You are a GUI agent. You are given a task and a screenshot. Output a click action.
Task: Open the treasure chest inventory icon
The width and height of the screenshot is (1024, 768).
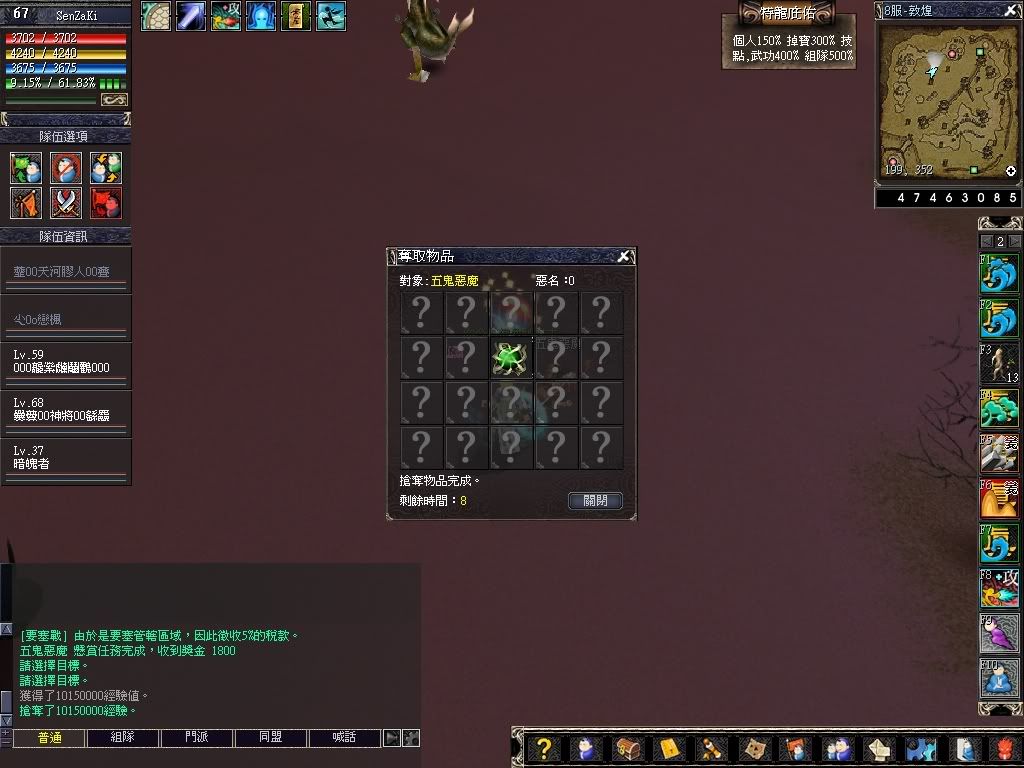[627, 749]
